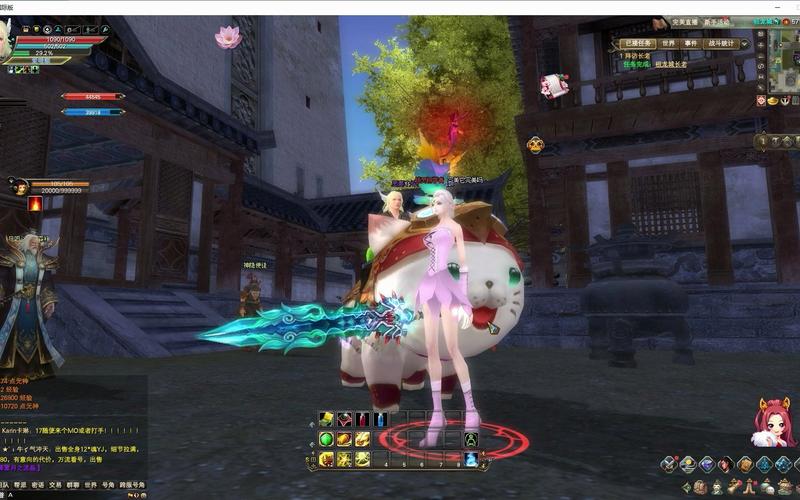Select the green figure silhouette hotbar icon
This screenshot has height=500, width=800.
(x=470, y=439)
